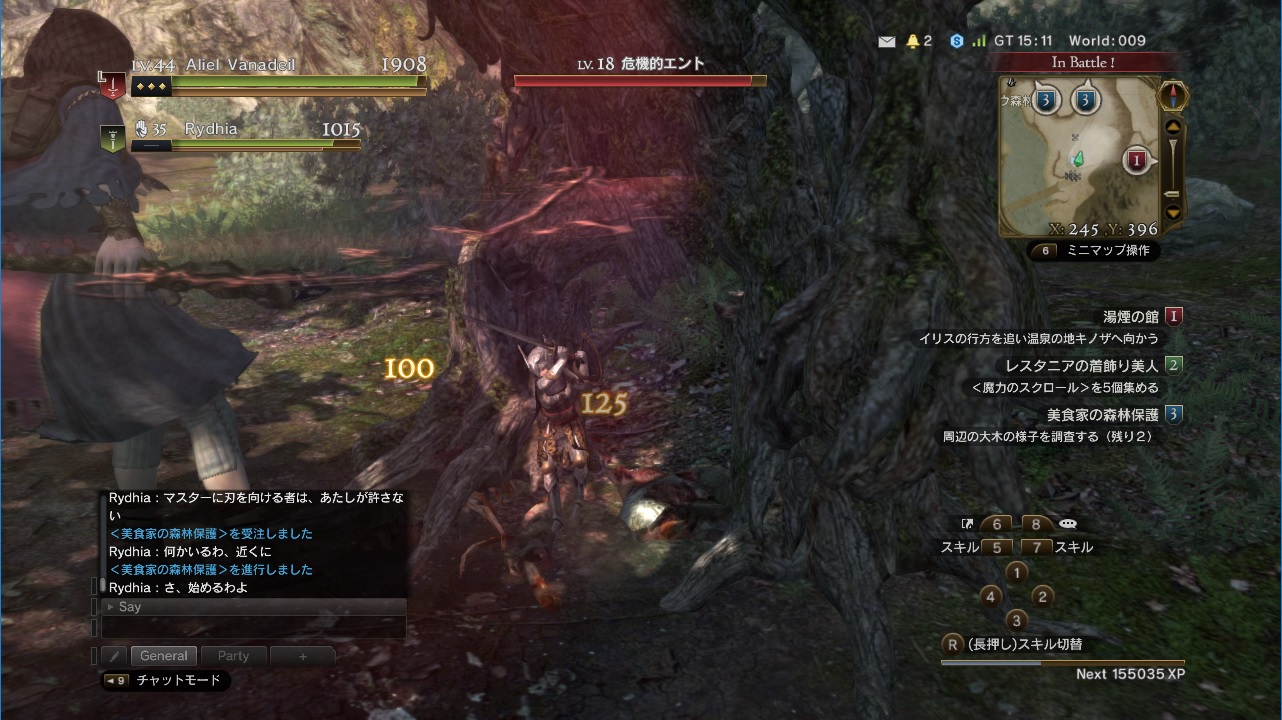Add a new chat tab with plus
This screenshot has height=720, width=1282.
[x=303, y=656]
